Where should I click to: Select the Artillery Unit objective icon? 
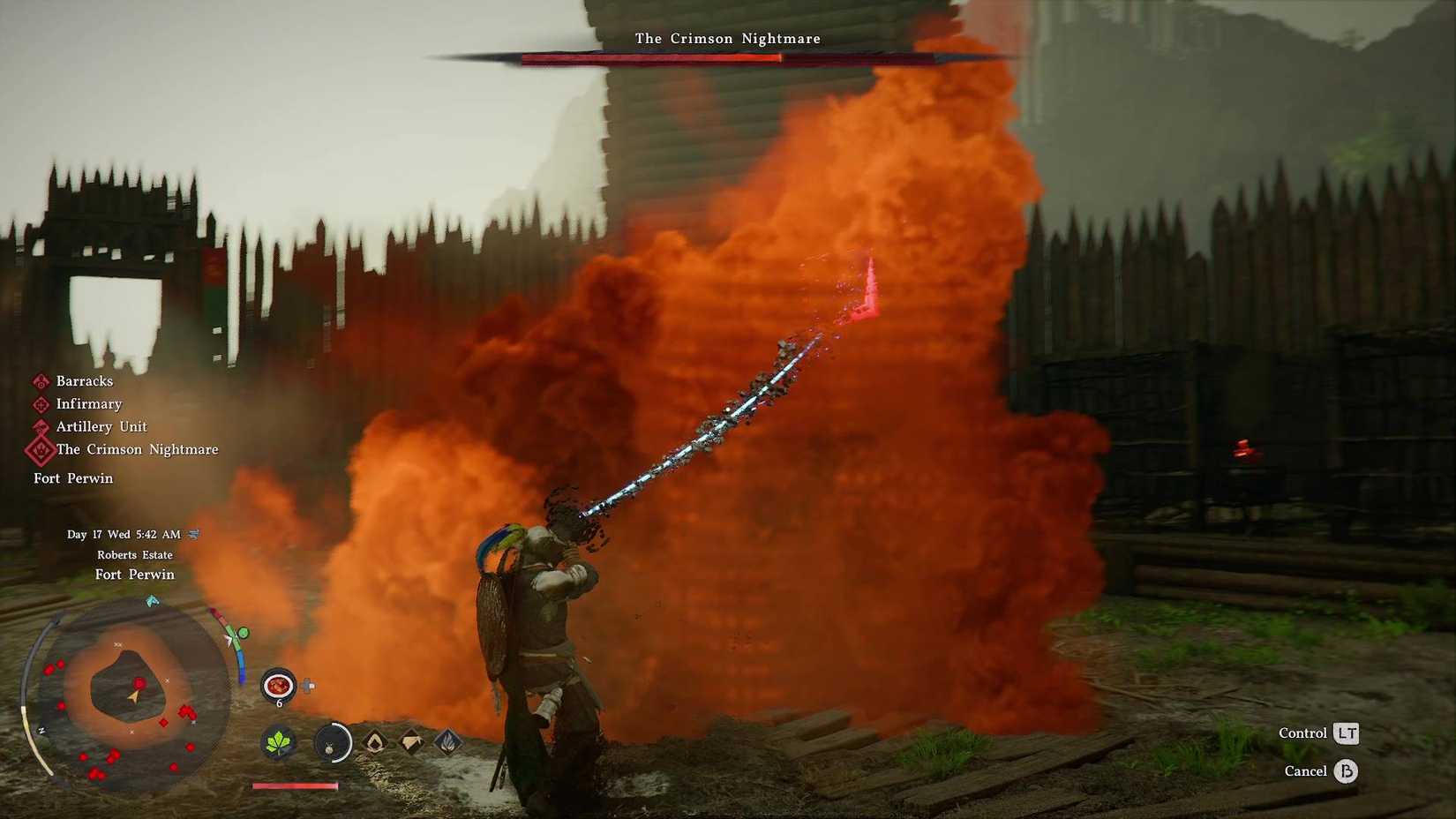(x=40, y=426)
